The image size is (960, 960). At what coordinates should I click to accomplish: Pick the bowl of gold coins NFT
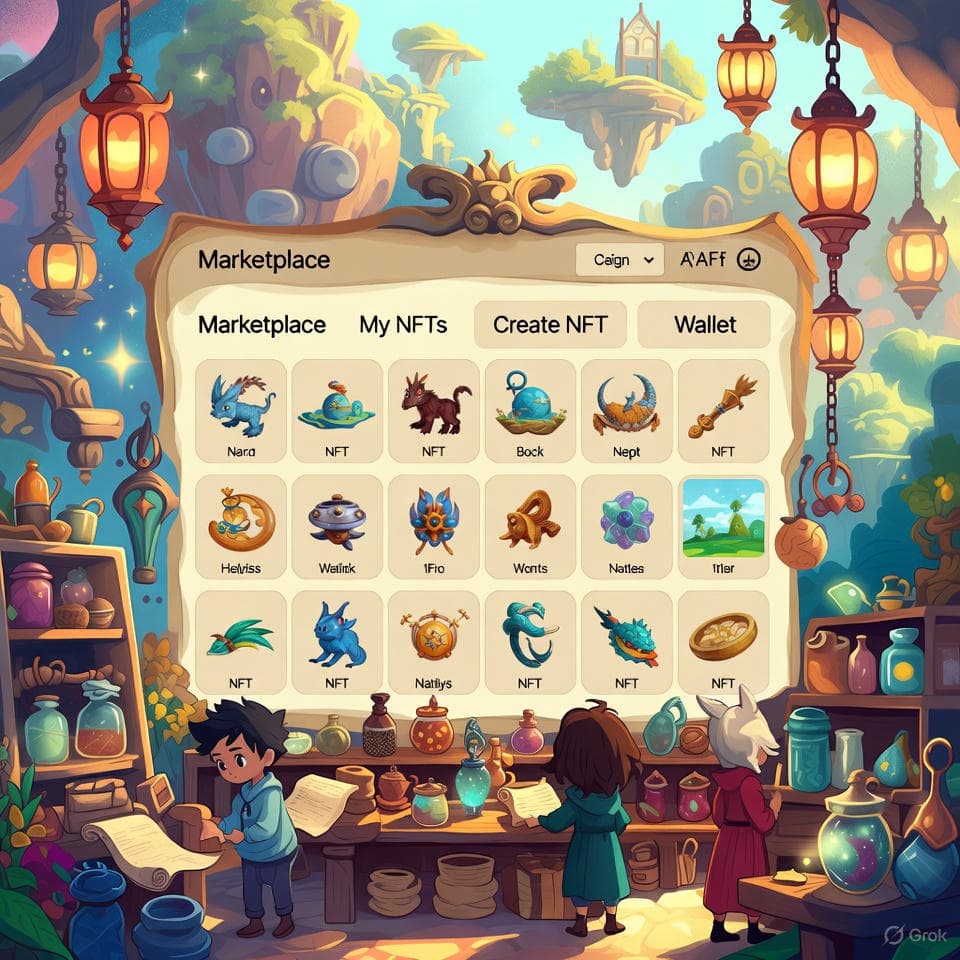click(722, 640)
